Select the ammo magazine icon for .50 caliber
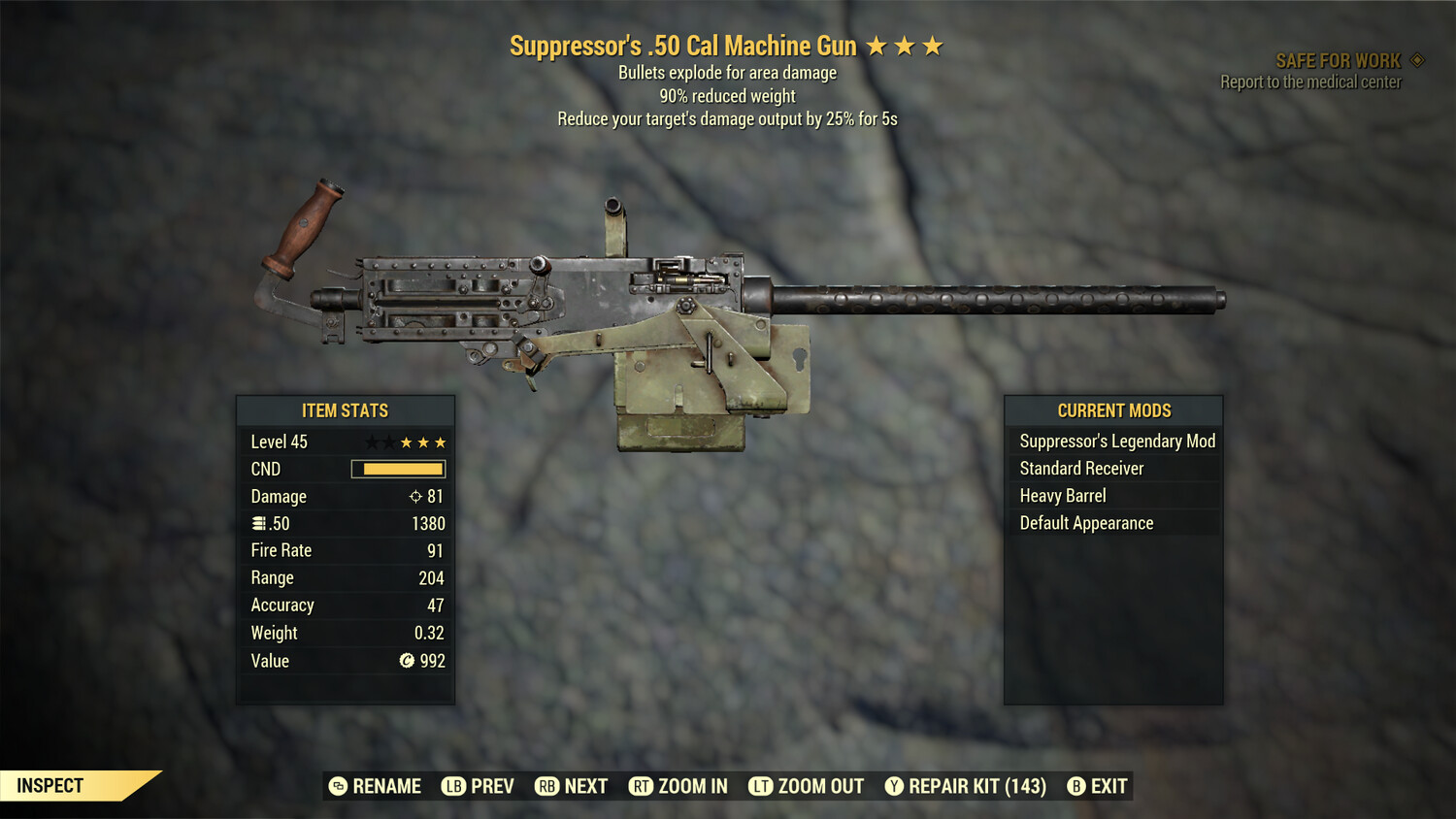The width and height of the screenshot is (1456, 819). coord(258,523)
